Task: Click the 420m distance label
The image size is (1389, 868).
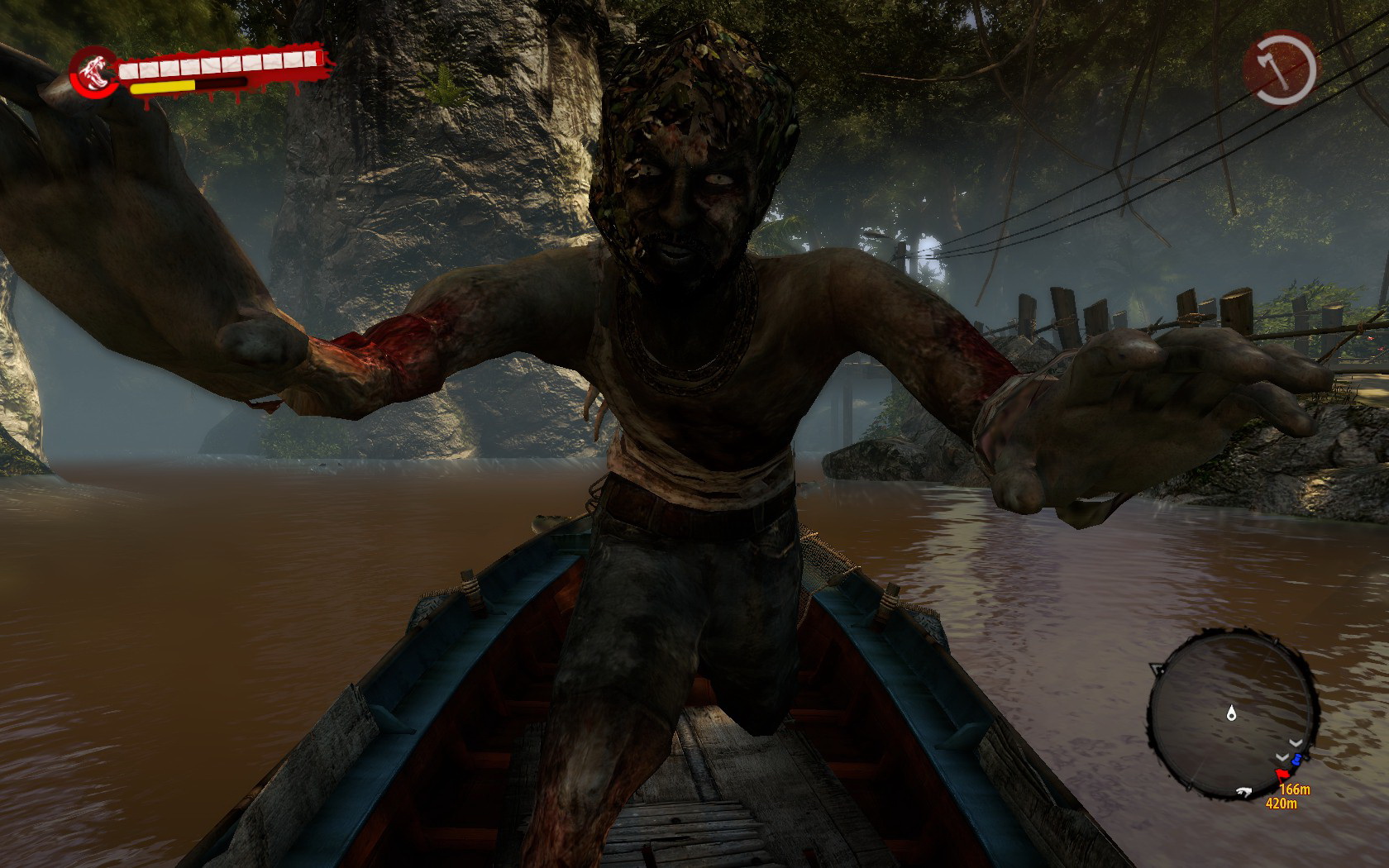Action: pos(1282,802)
